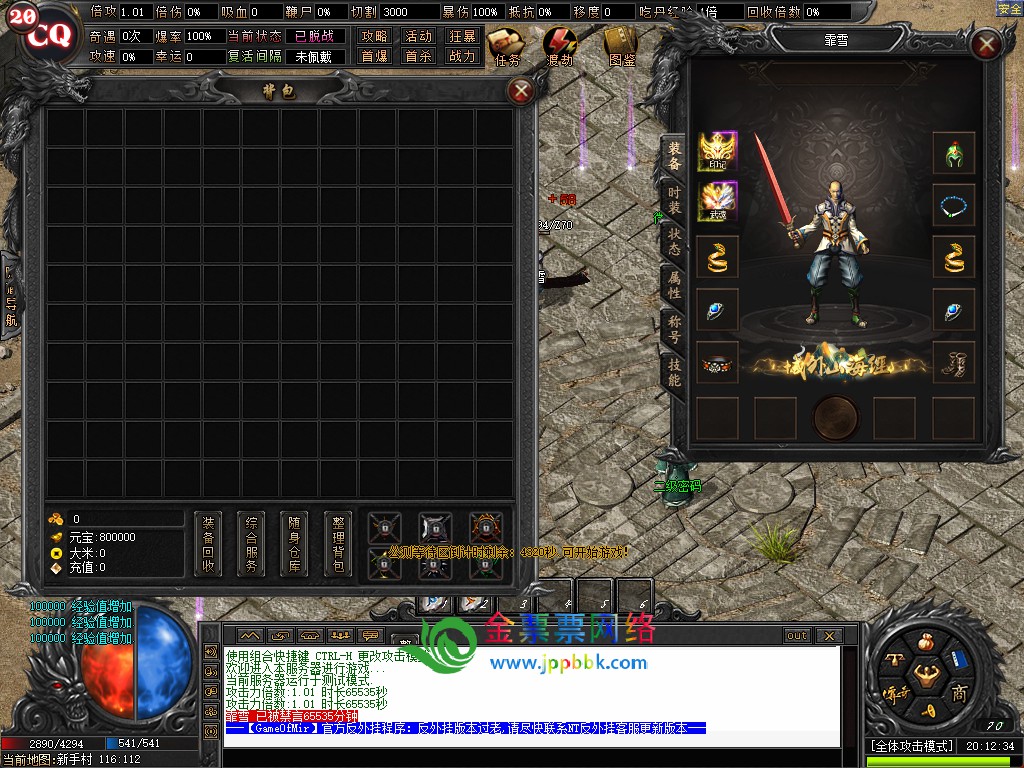
Task: Select the green helmet equipment slot
Action: [x=953, y=153]
